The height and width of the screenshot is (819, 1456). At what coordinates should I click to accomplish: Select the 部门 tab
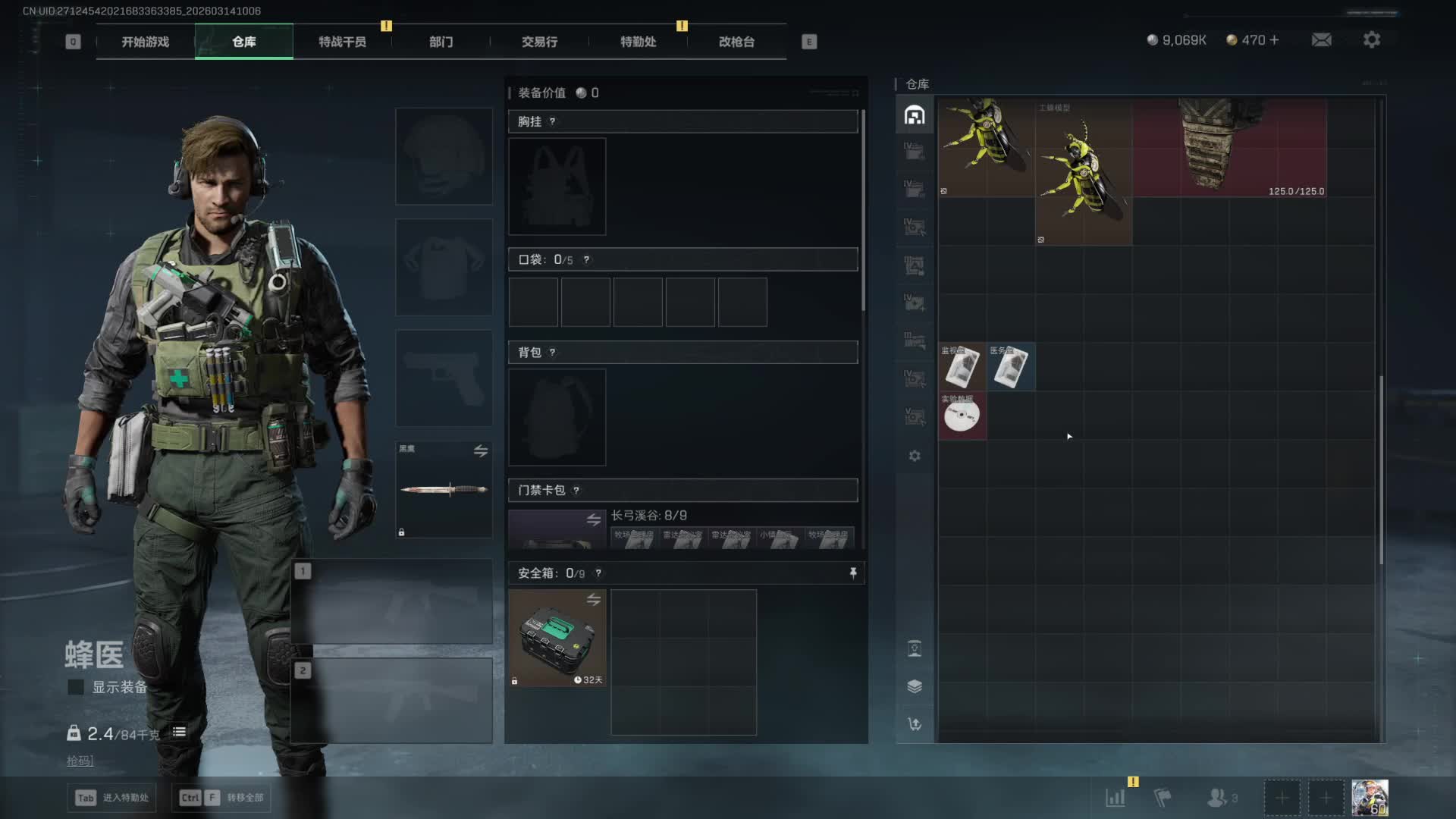(441, 42)
